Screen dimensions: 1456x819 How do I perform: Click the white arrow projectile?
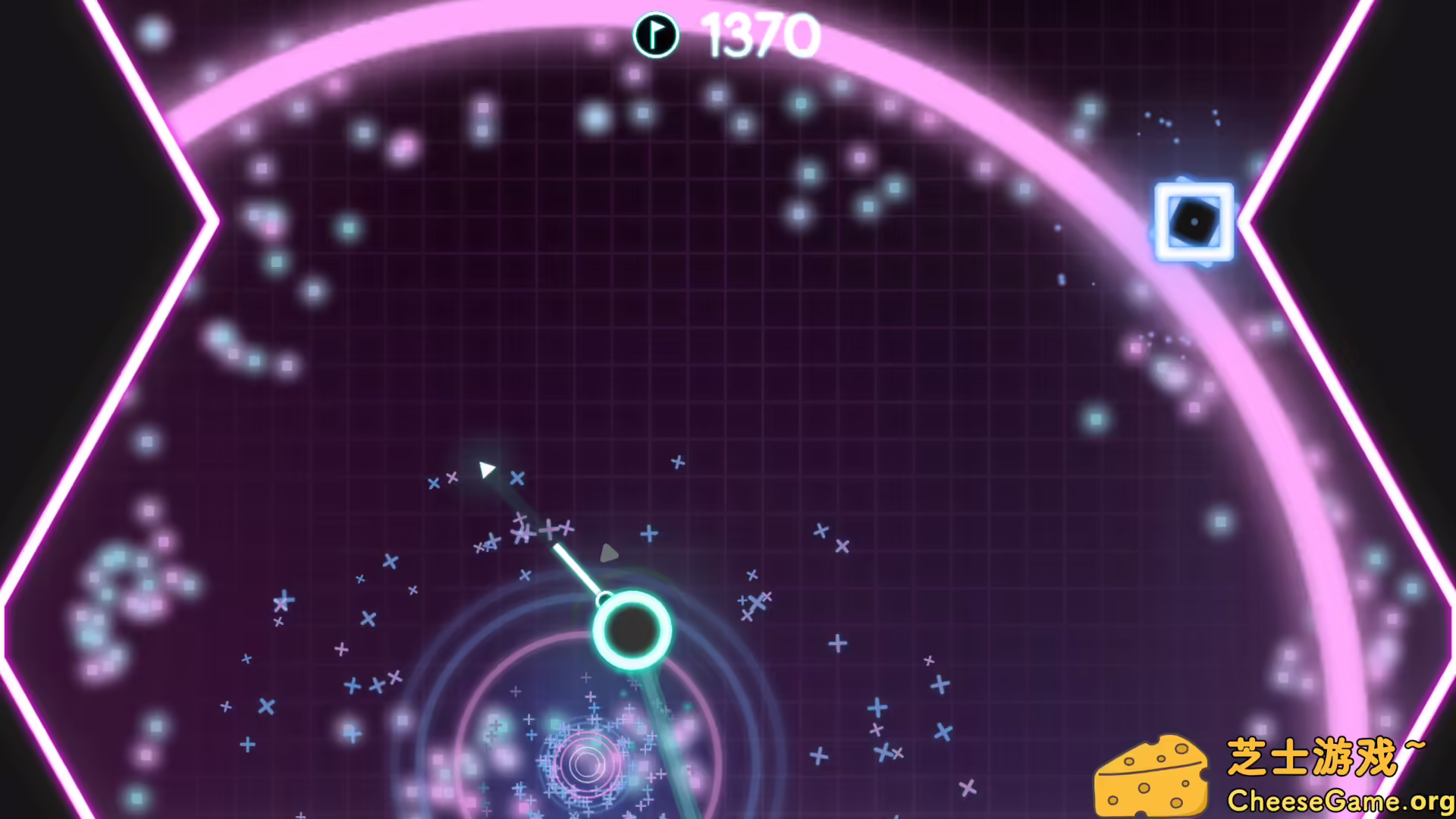[x=488, y=468]
